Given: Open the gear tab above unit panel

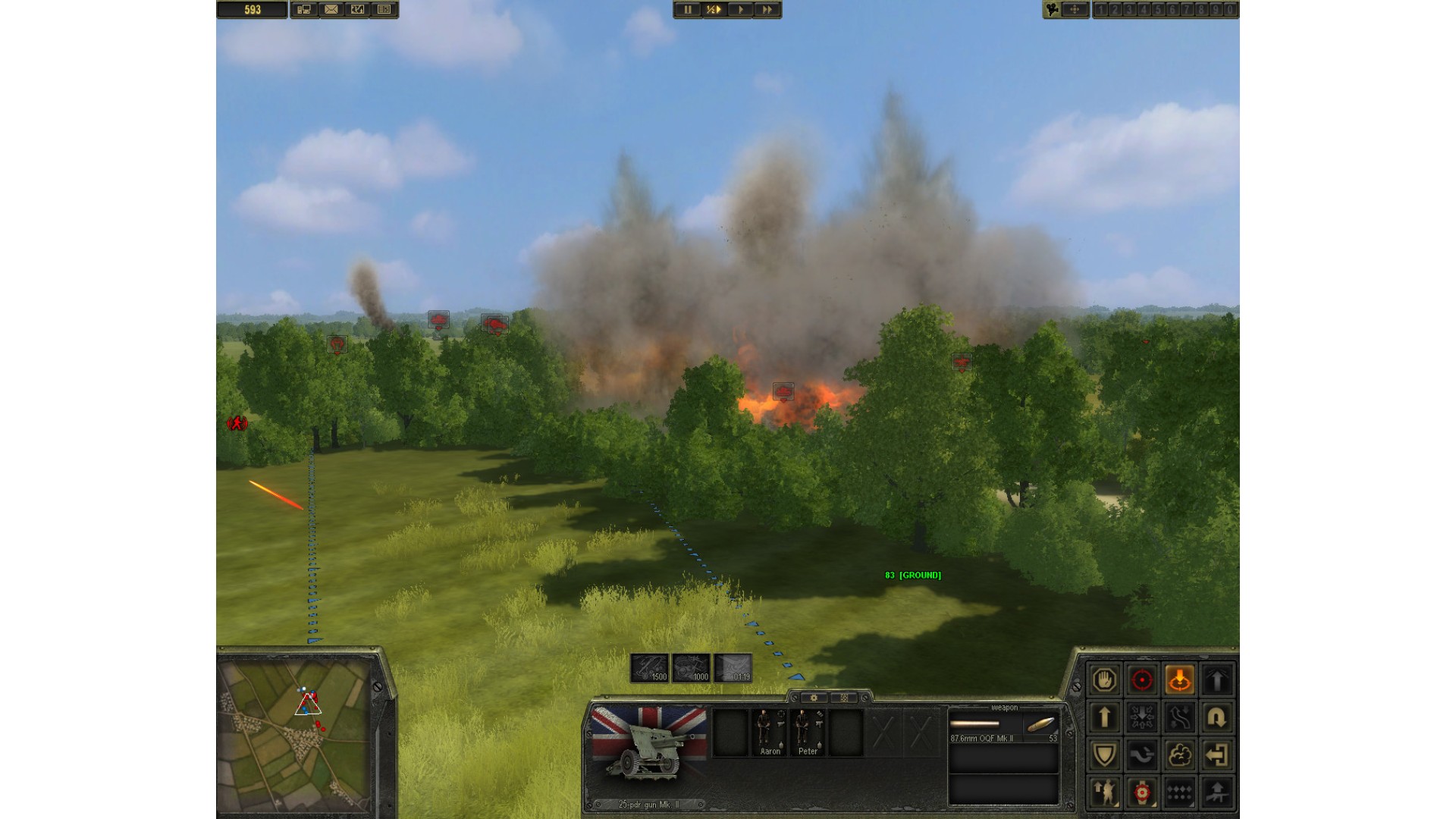Looking at the screenshot, I should click(x=814, y=698).
